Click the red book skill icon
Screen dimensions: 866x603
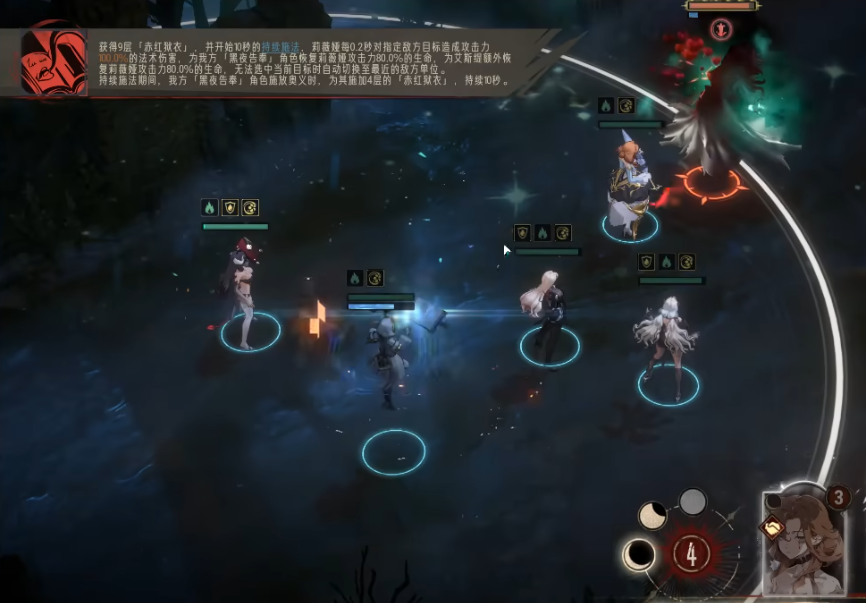53,59
